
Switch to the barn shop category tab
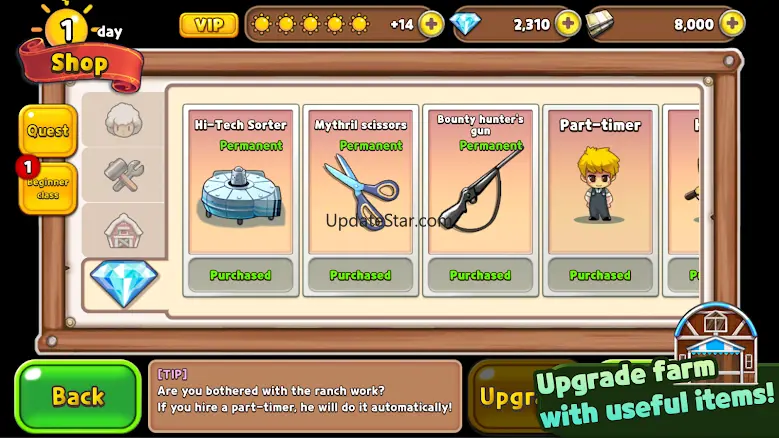click(x=125, y=231)
